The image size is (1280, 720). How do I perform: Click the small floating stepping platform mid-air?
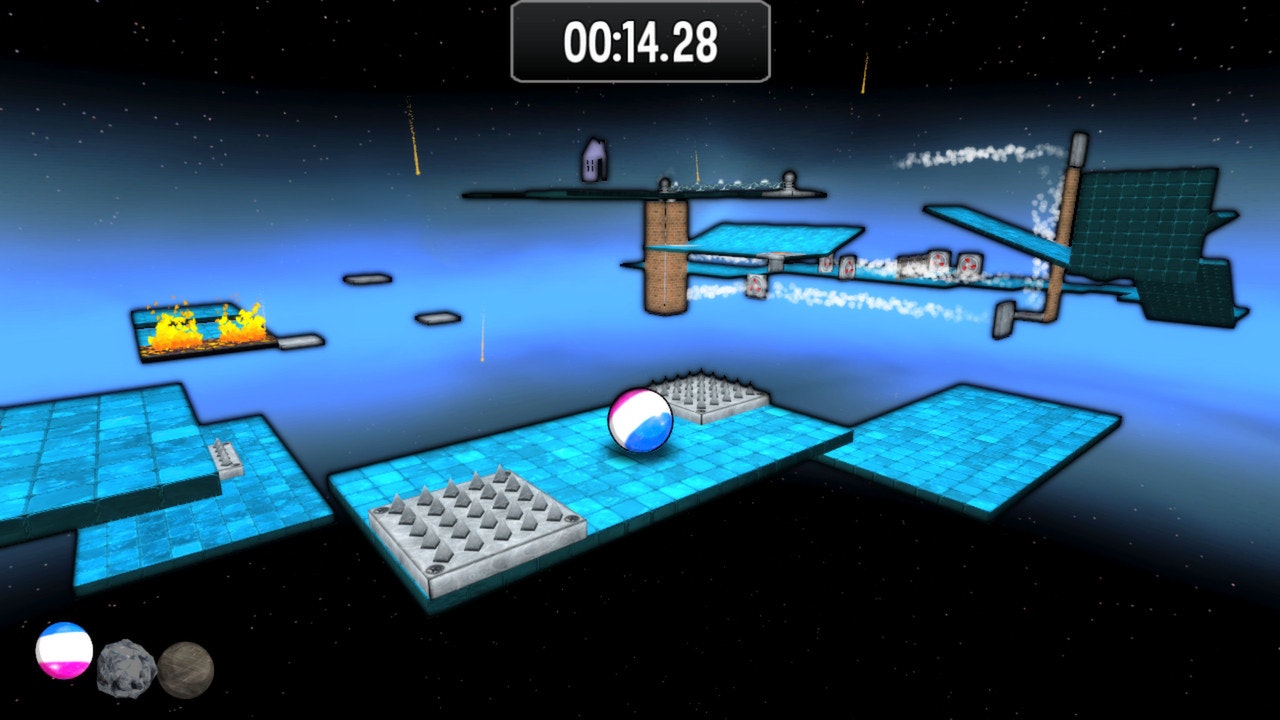click(x=369, y=281)
